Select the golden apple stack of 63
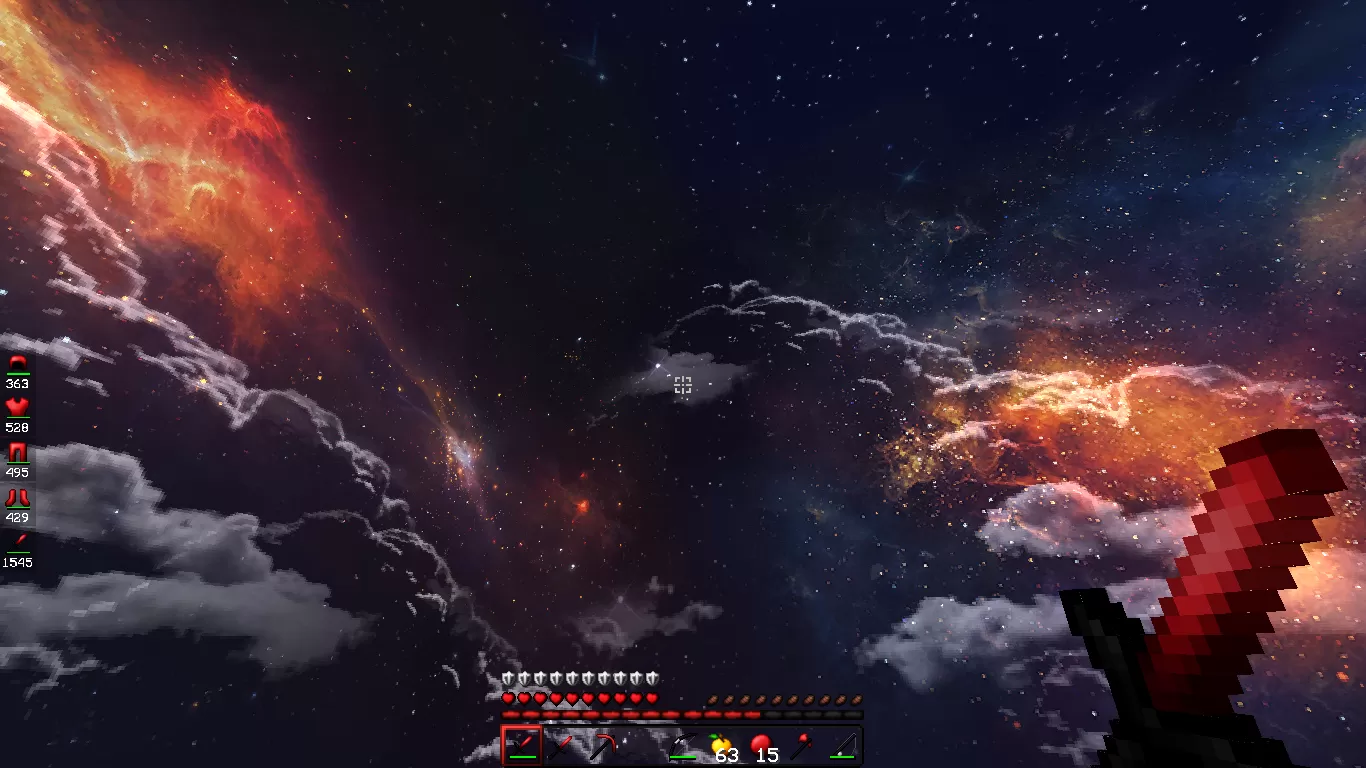The height and width of the screenshot is (768, 1366). point(722,746)
